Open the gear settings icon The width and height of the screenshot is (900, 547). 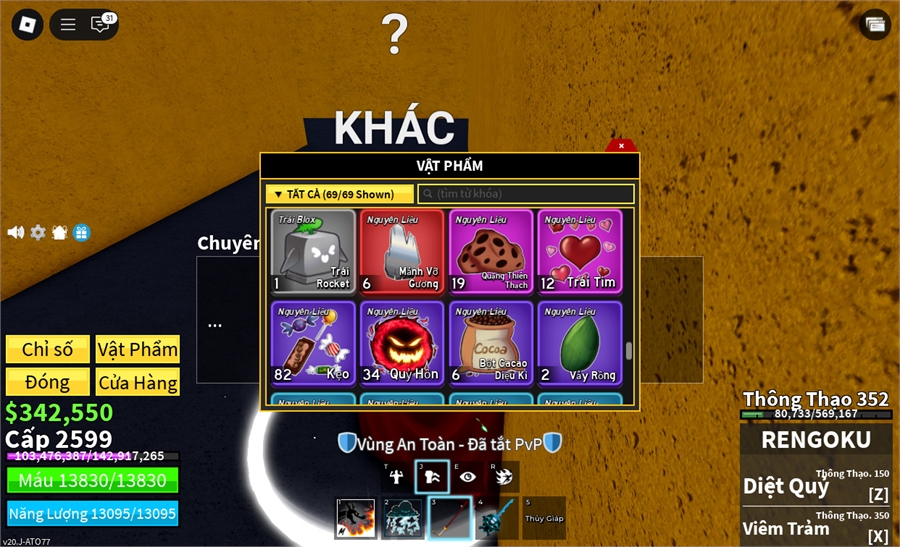coord(38,232)
